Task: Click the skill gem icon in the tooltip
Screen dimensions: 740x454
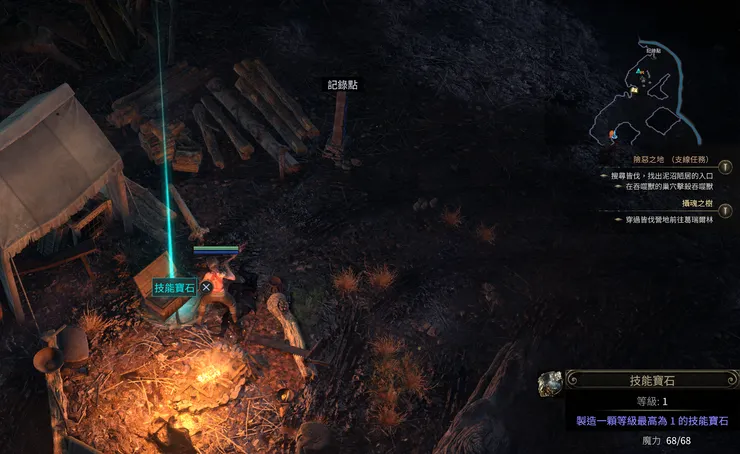Action: click(x=549, y=384)
